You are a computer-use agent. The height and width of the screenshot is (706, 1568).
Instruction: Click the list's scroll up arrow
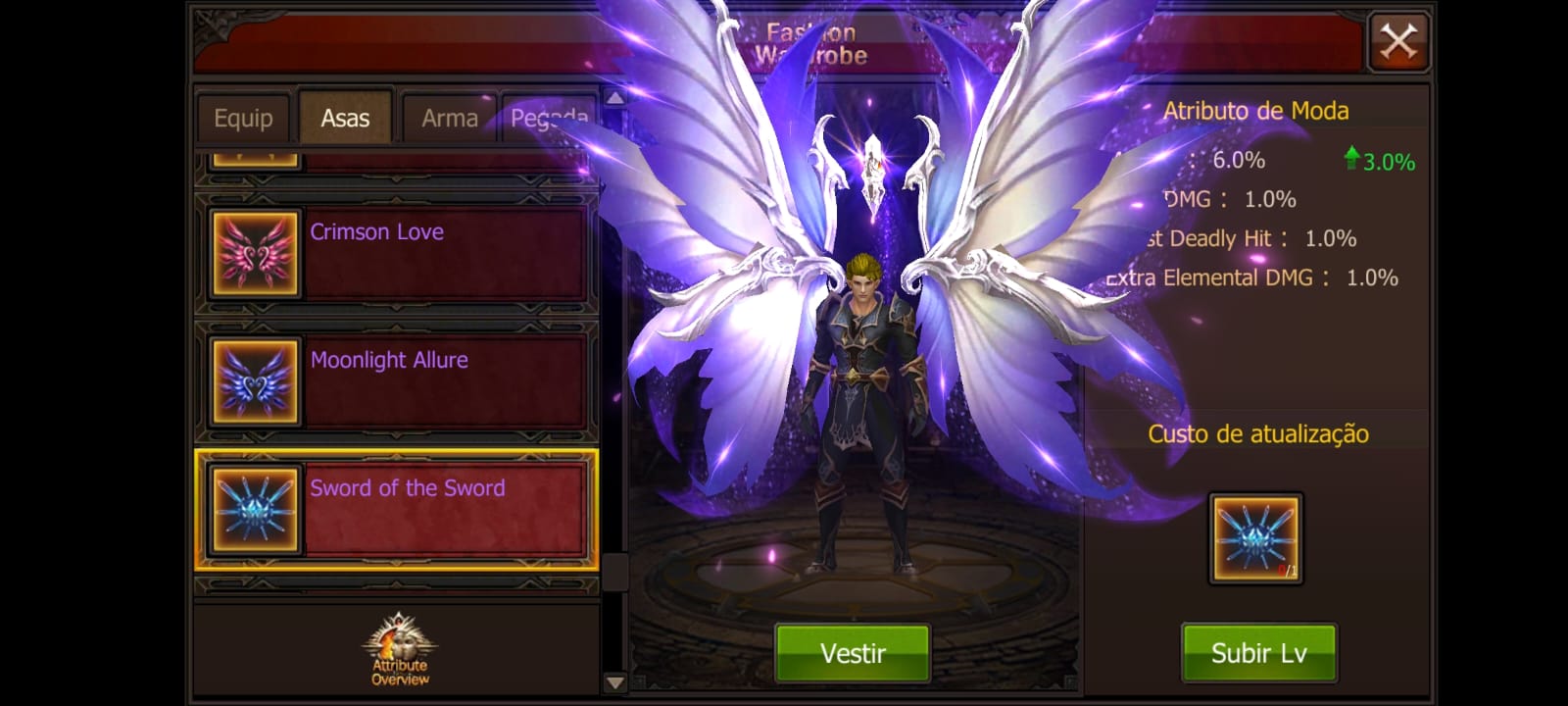tap(614, 98)
